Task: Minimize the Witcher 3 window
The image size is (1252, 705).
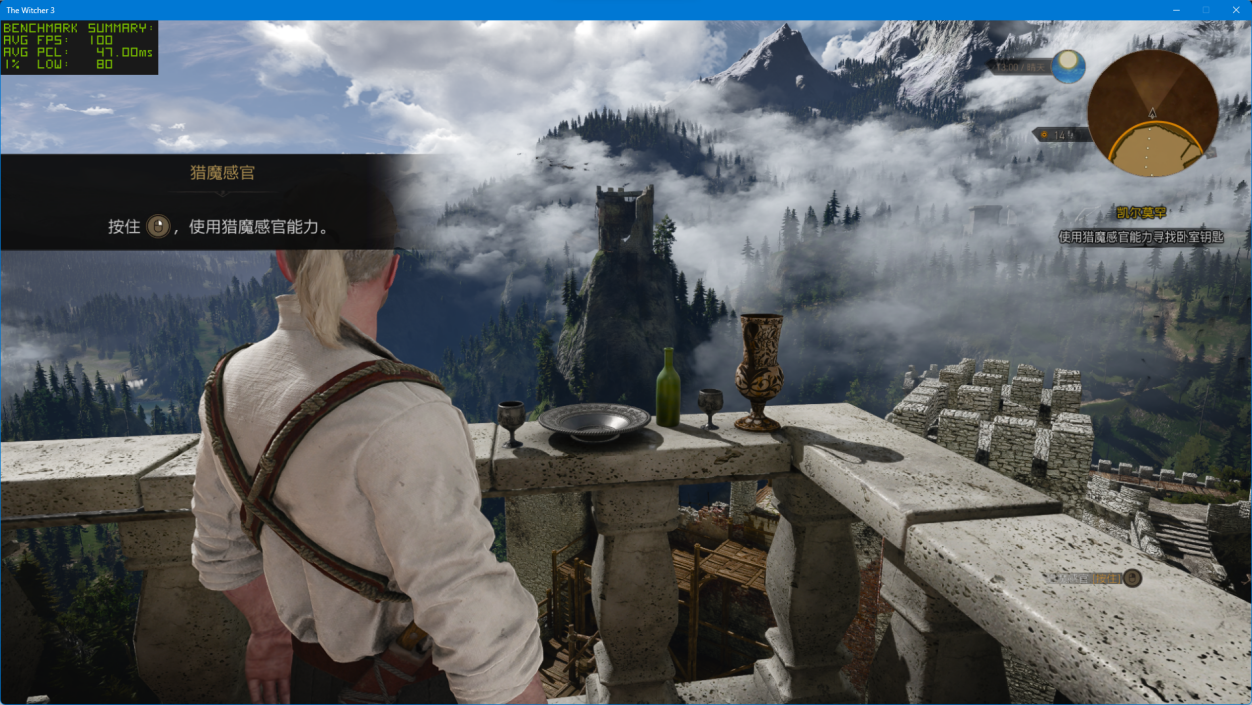Action: [x=1177, y=9]
